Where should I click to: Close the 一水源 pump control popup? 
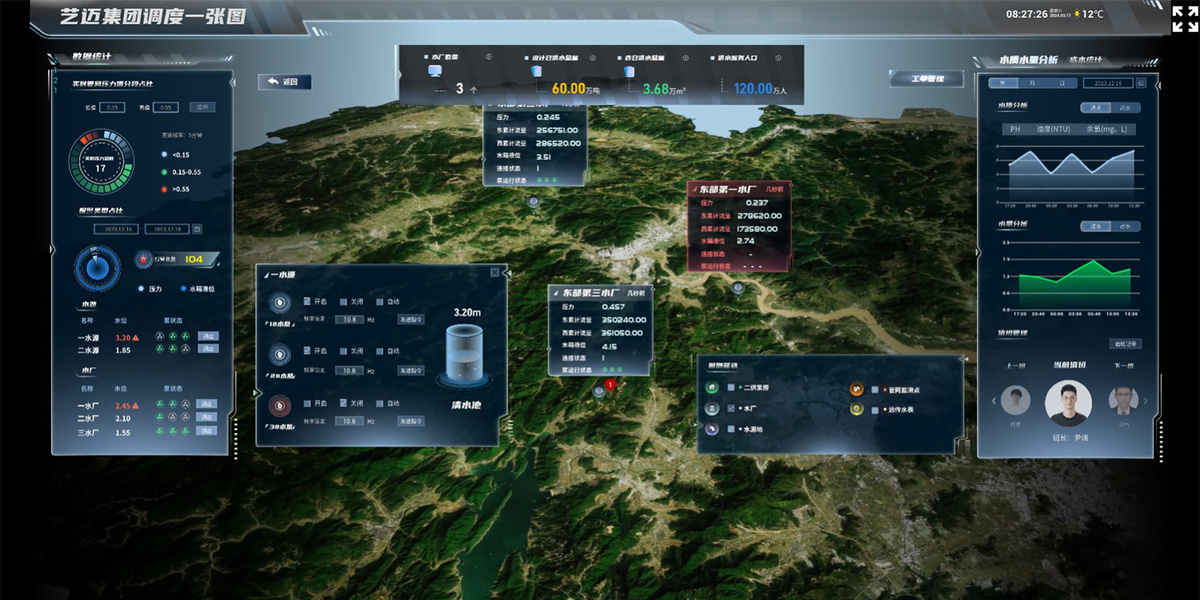point(494,272)
